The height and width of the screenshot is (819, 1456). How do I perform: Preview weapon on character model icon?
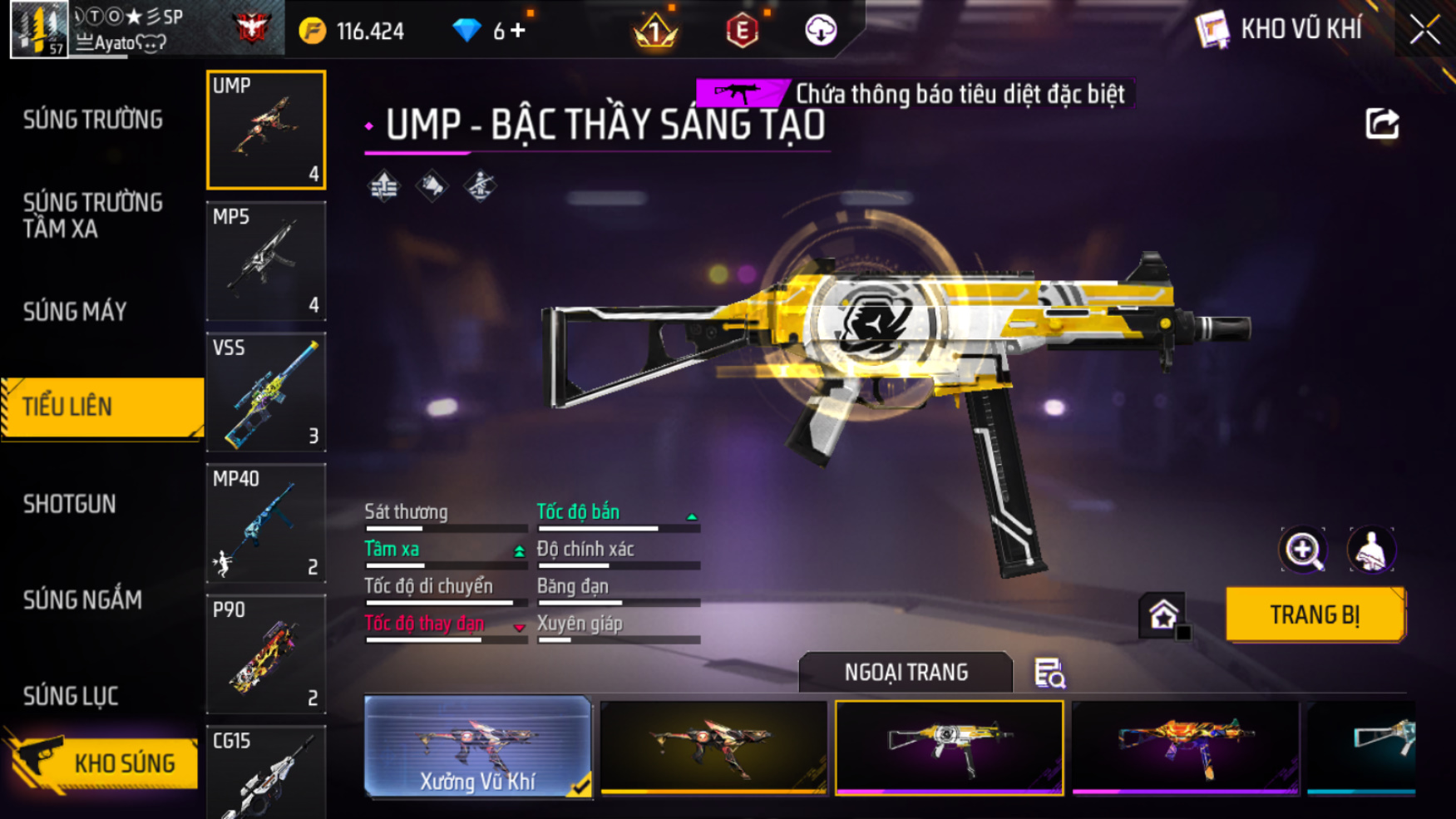(1370, 550)
